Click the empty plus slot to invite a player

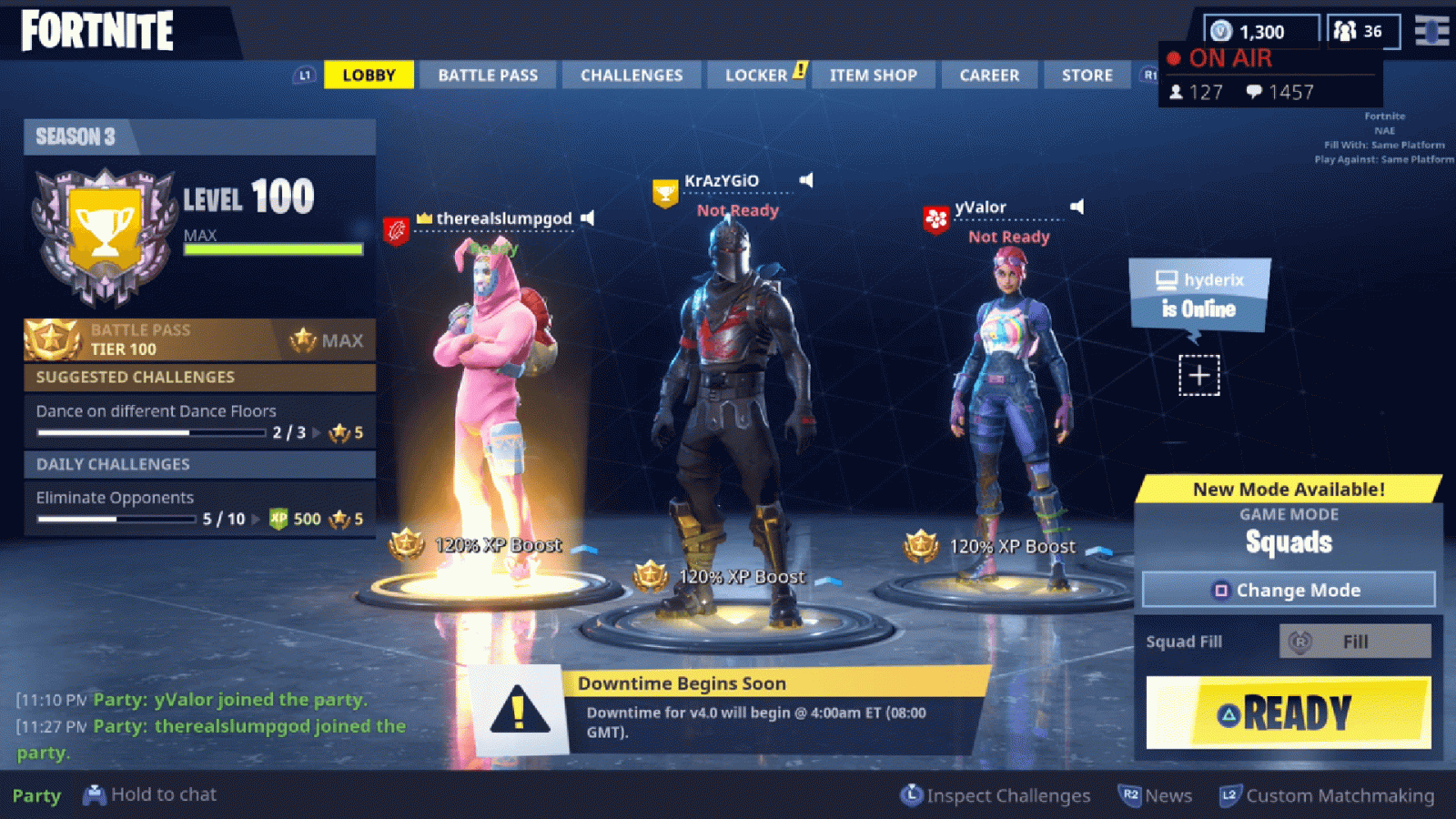[x=1198, y=374]
